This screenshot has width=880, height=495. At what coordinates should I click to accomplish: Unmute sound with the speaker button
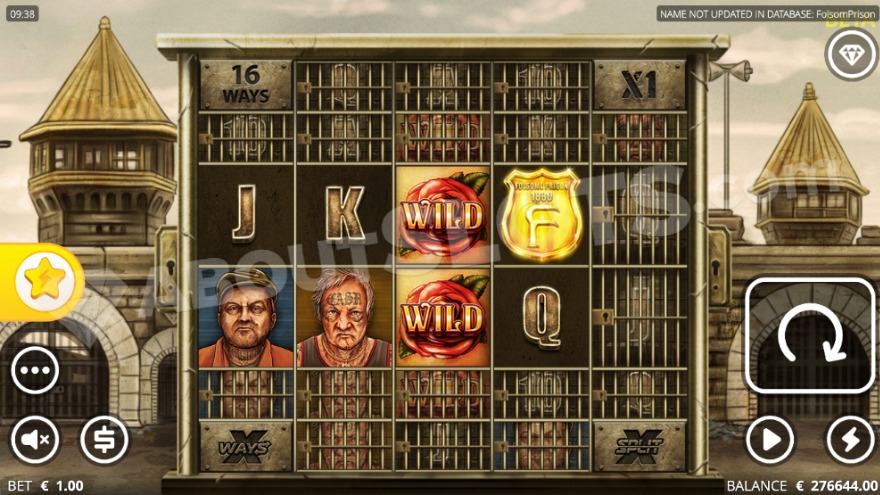pos(35,439)
